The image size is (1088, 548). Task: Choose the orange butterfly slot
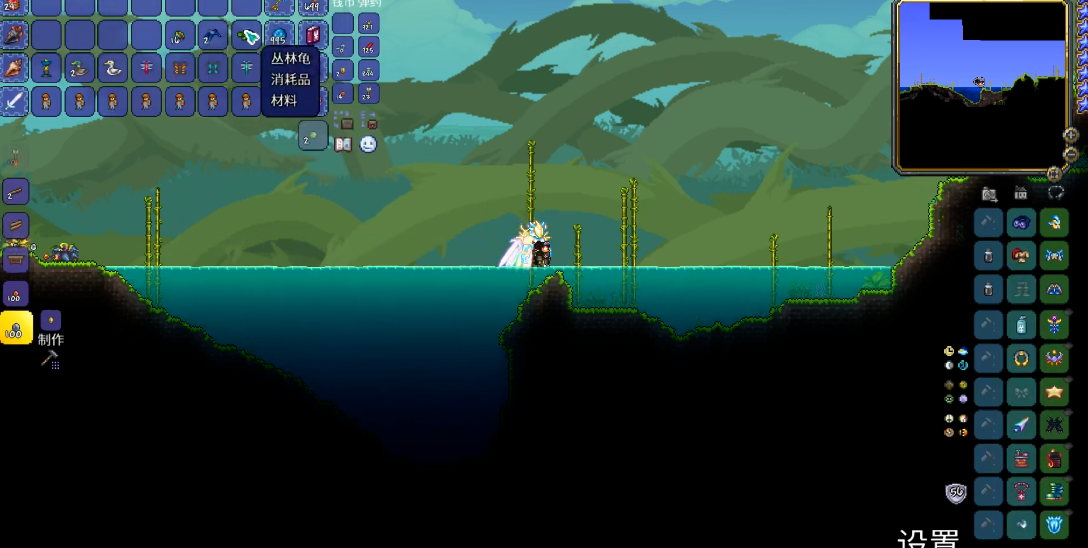[179, 68]
